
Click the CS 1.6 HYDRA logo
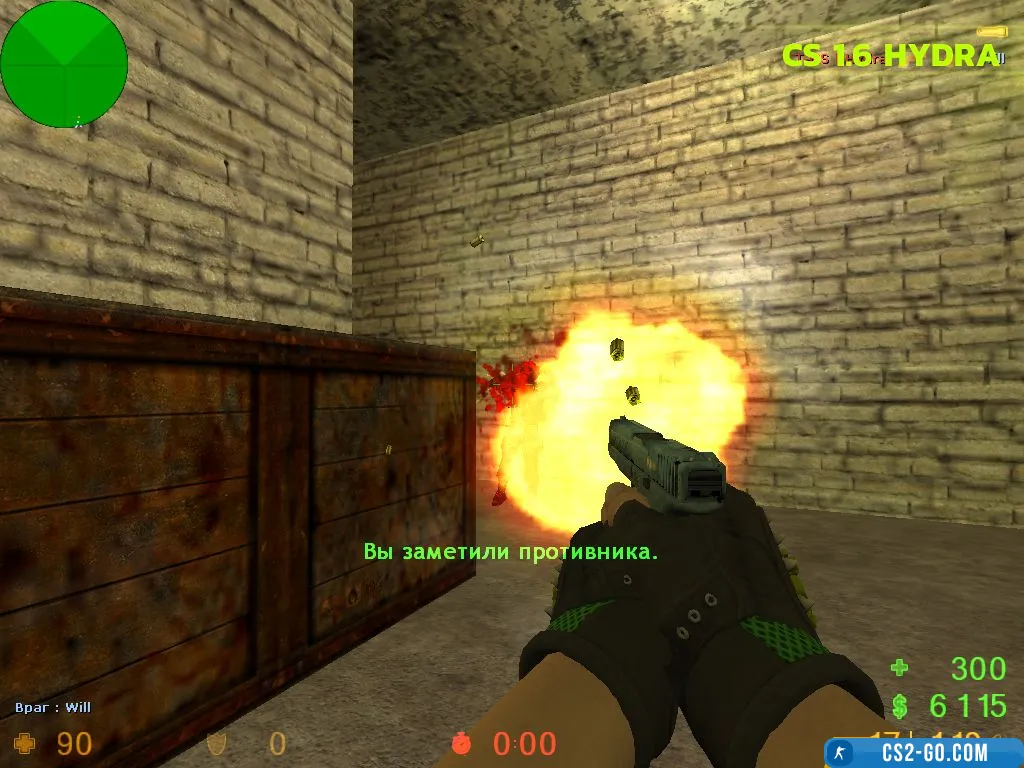889,56
